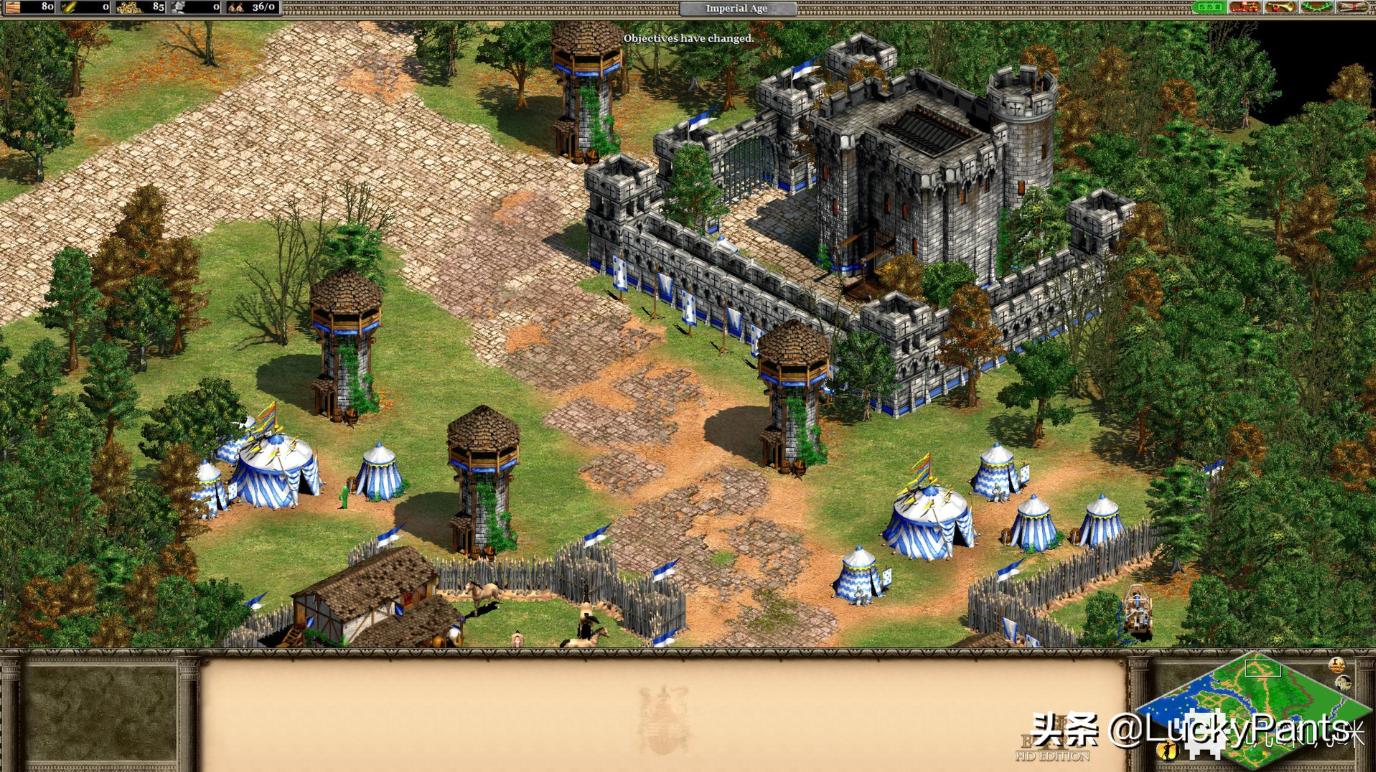Open the game menu from the top bar

1210,7
